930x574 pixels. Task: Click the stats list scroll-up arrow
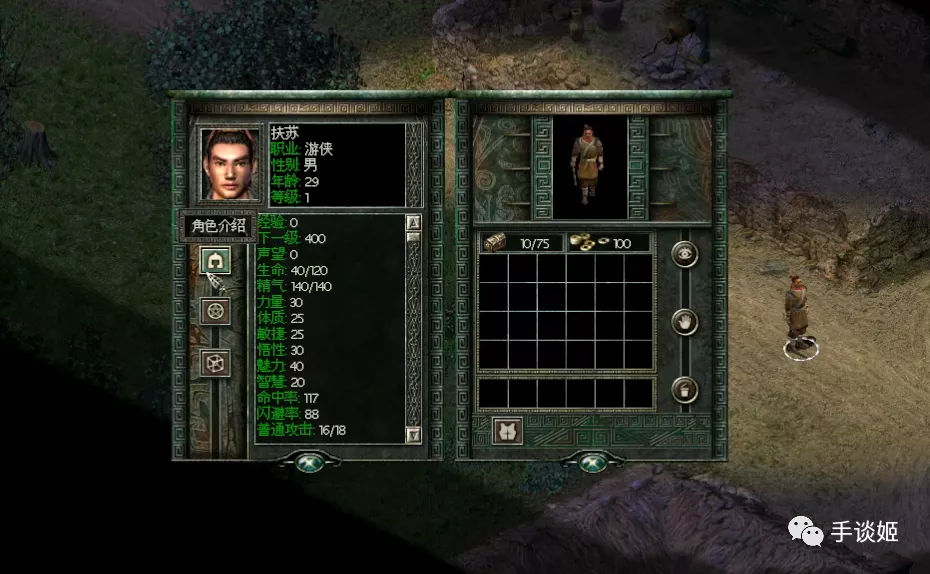click(x=414, y=222)
